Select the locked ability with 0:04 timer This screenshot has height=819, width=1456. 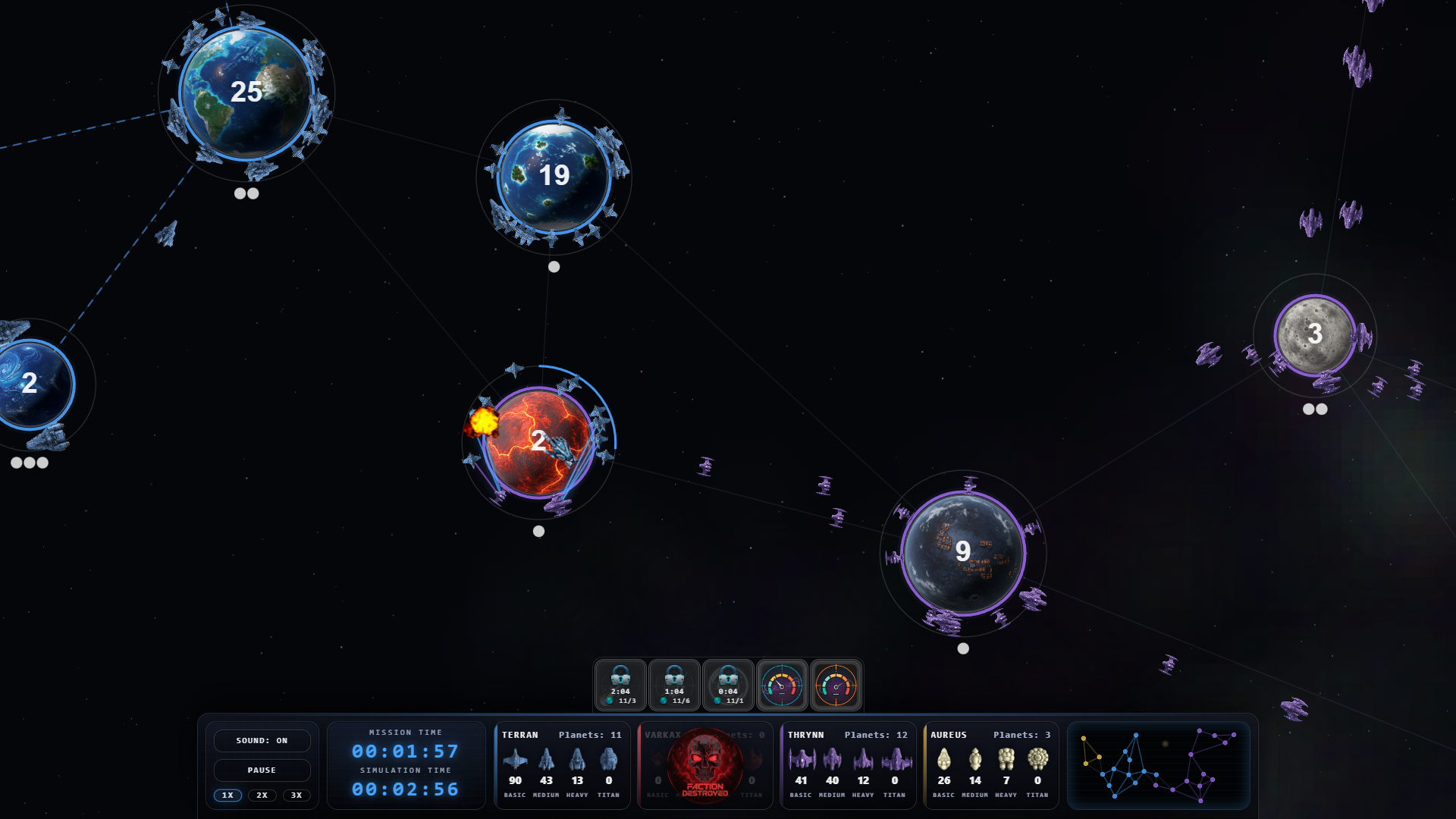[x=728, y=685]
